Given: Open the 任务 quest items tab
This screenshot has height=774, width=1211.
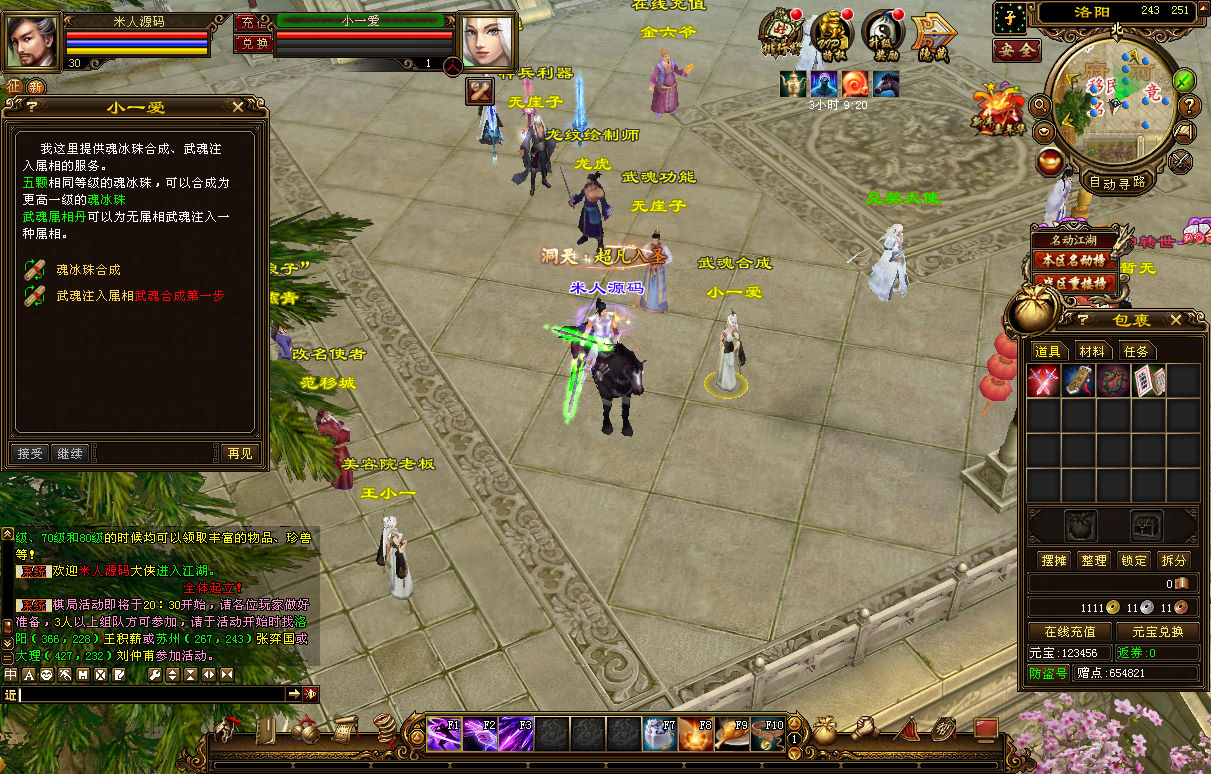Looking at the screenshot, I should [1136, 351].
